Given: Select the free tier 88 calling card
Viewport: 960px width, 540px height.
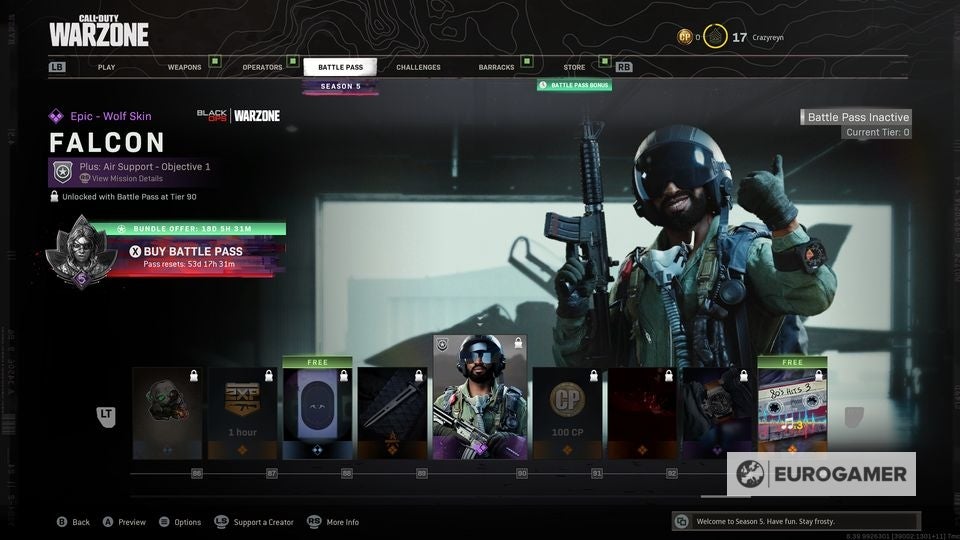Looking at the screenshot, I should pos(317,410).
